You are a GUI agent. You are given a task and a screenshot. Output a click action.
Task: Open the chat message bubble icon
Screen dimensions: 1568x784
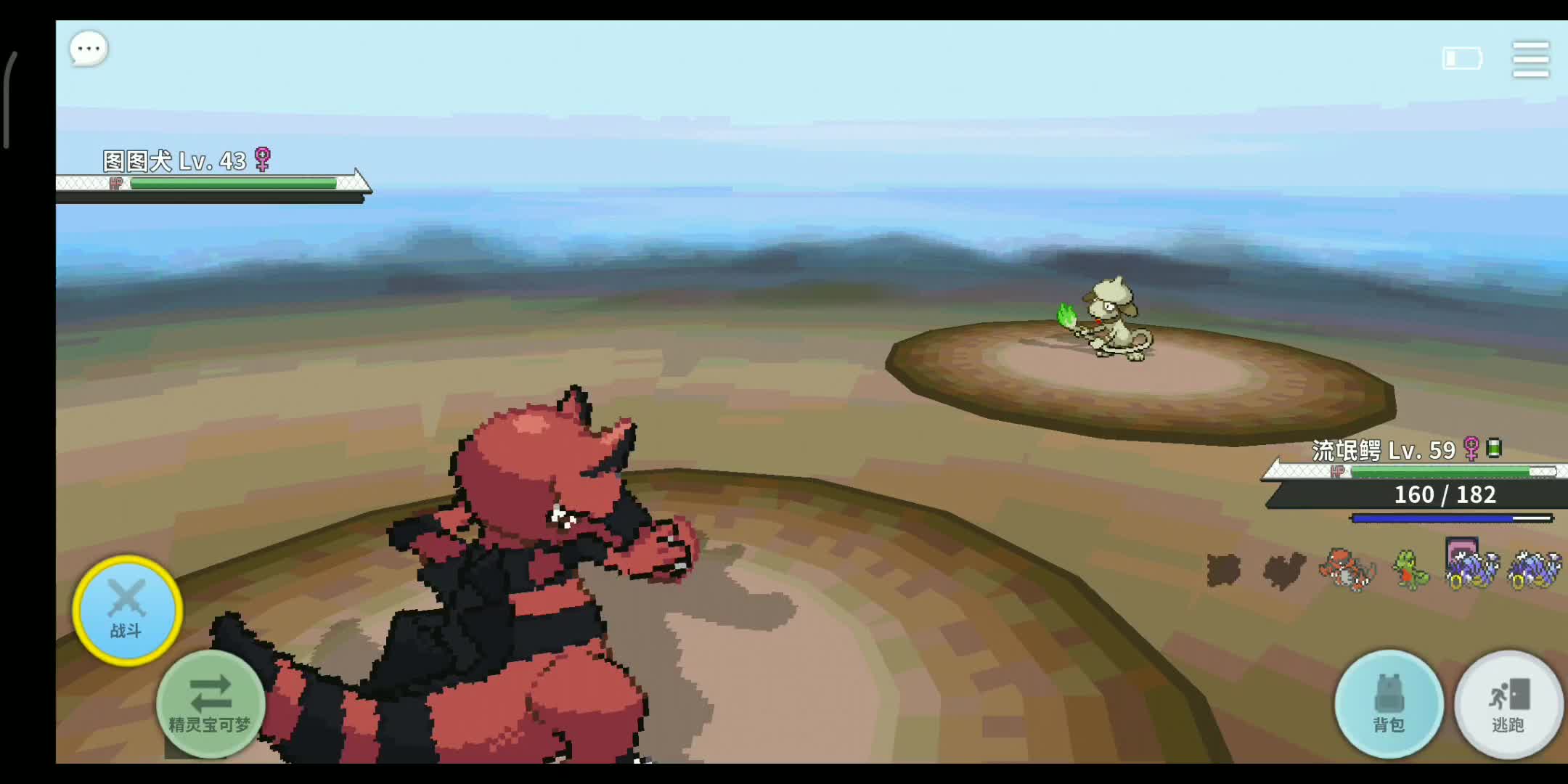click(87, 48)
